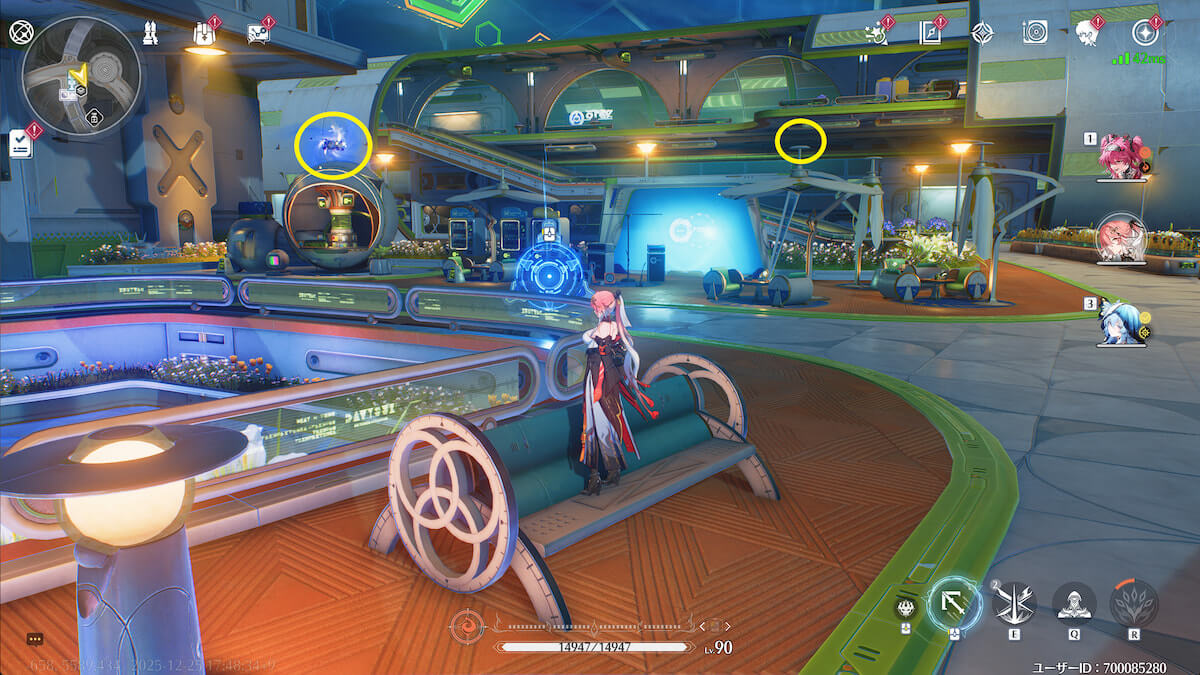
Task: Open the four-point star diamond icon
Action: (983, 33)
